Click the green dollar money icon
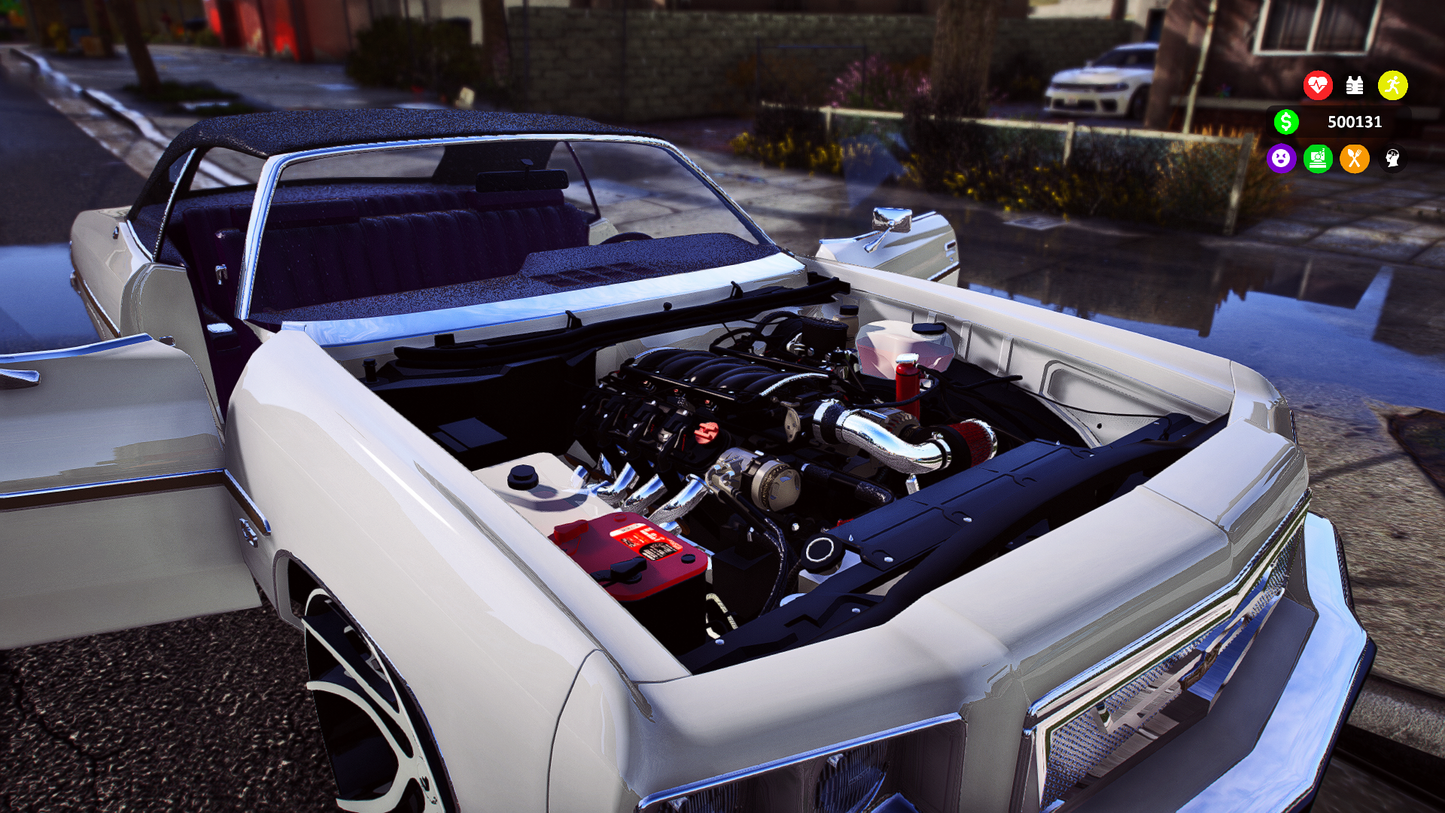Viewport: 1445px width, 813px height. coord(1286,122)
